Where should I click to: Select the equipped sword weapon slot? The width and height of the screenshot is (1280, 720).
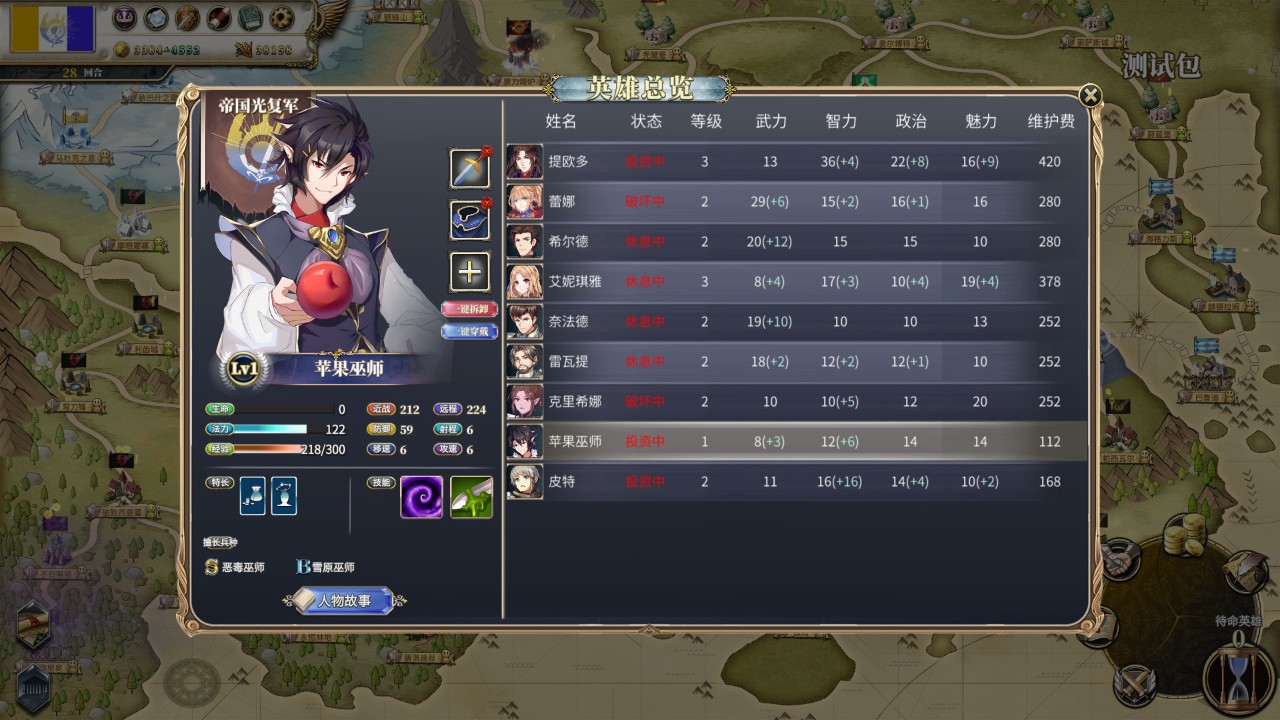coord(470,168)
